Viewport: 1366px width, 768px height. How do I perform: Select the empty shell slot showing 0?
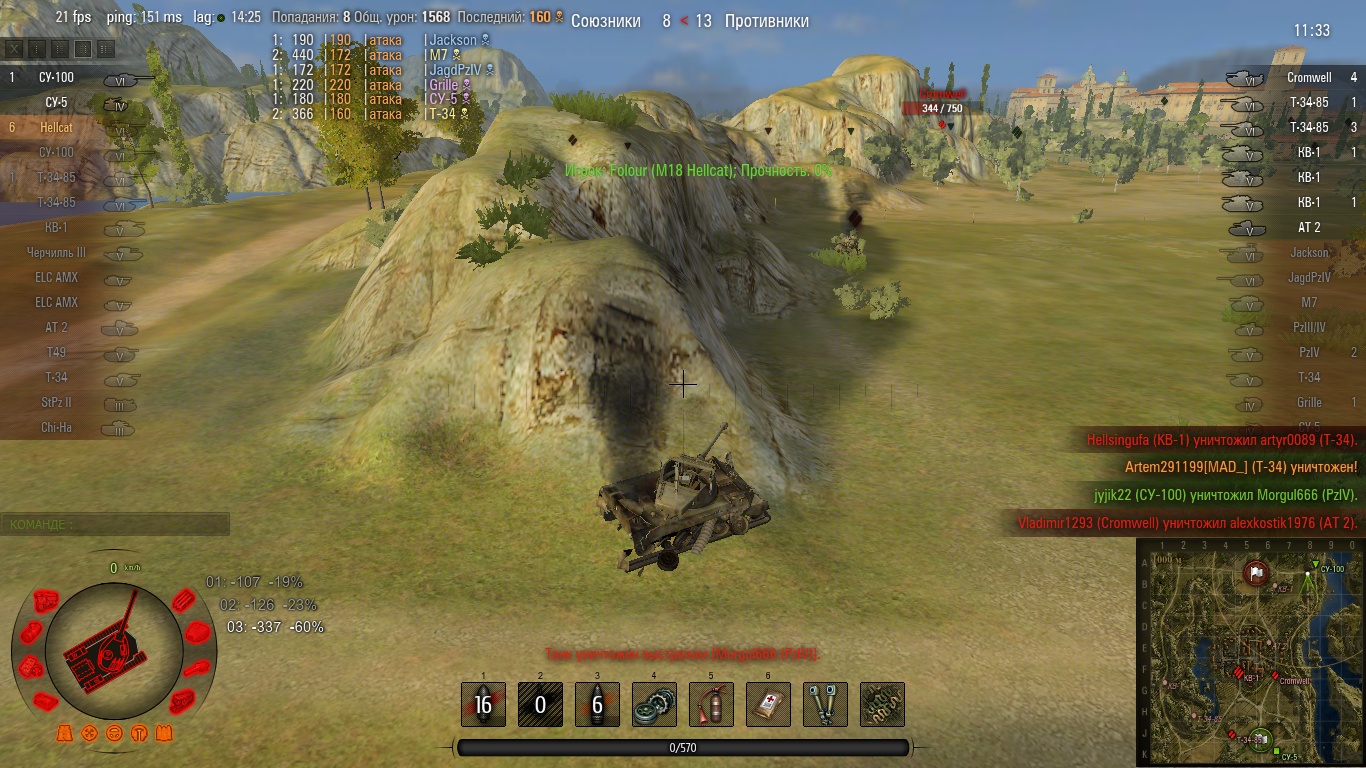pyautogui.click(x=540, y=704)
